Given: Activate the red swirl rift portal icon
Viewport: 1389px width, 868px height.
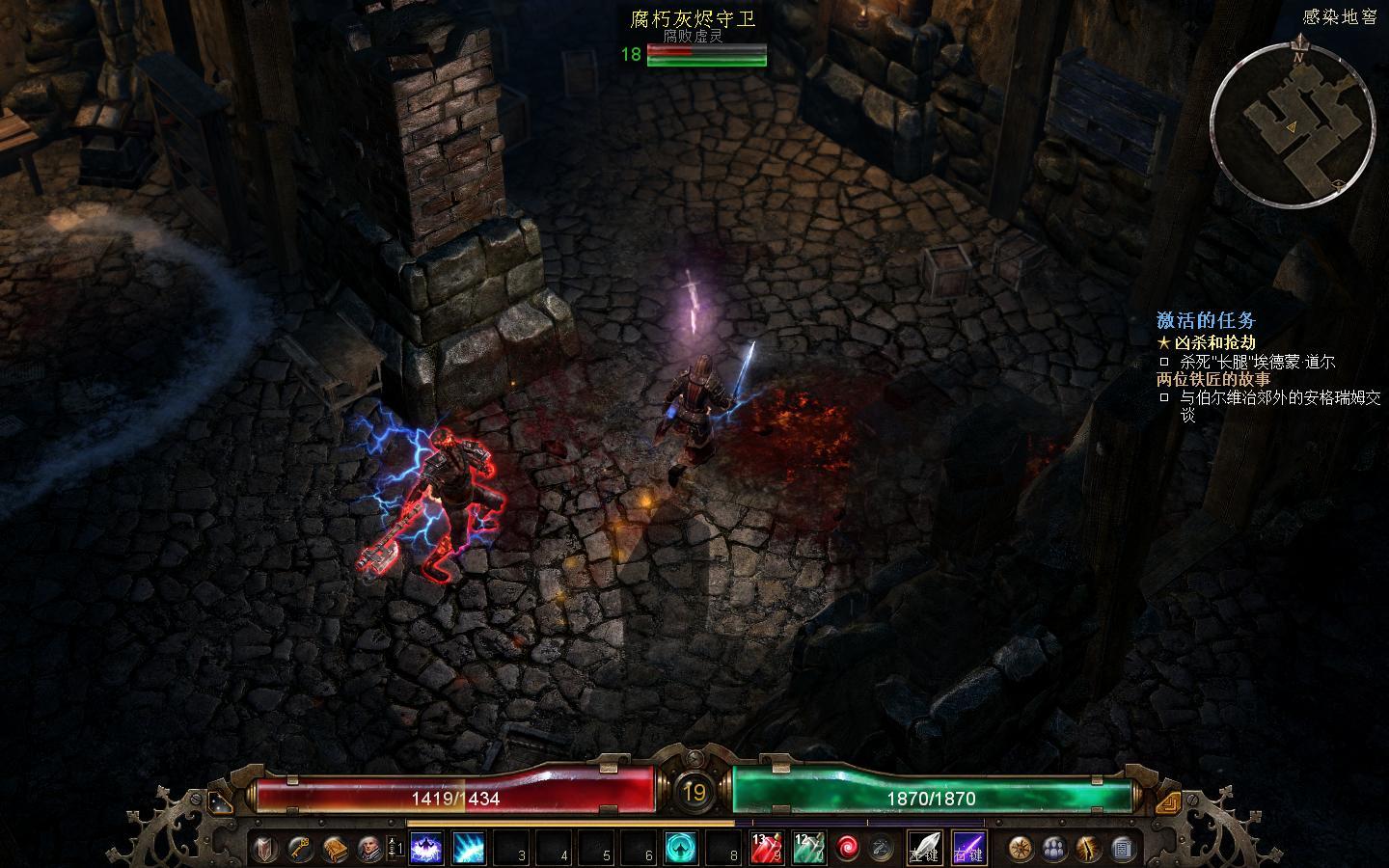Looking at the screenshot, I should 848,849.
